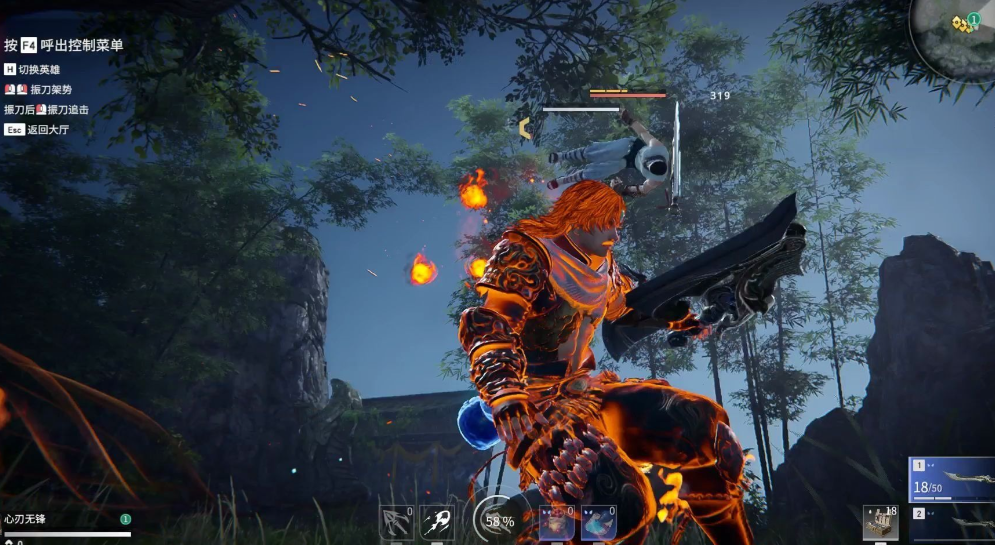Activate the flaming dash skill icon
The image size is (995, 545).
(437, 523)
